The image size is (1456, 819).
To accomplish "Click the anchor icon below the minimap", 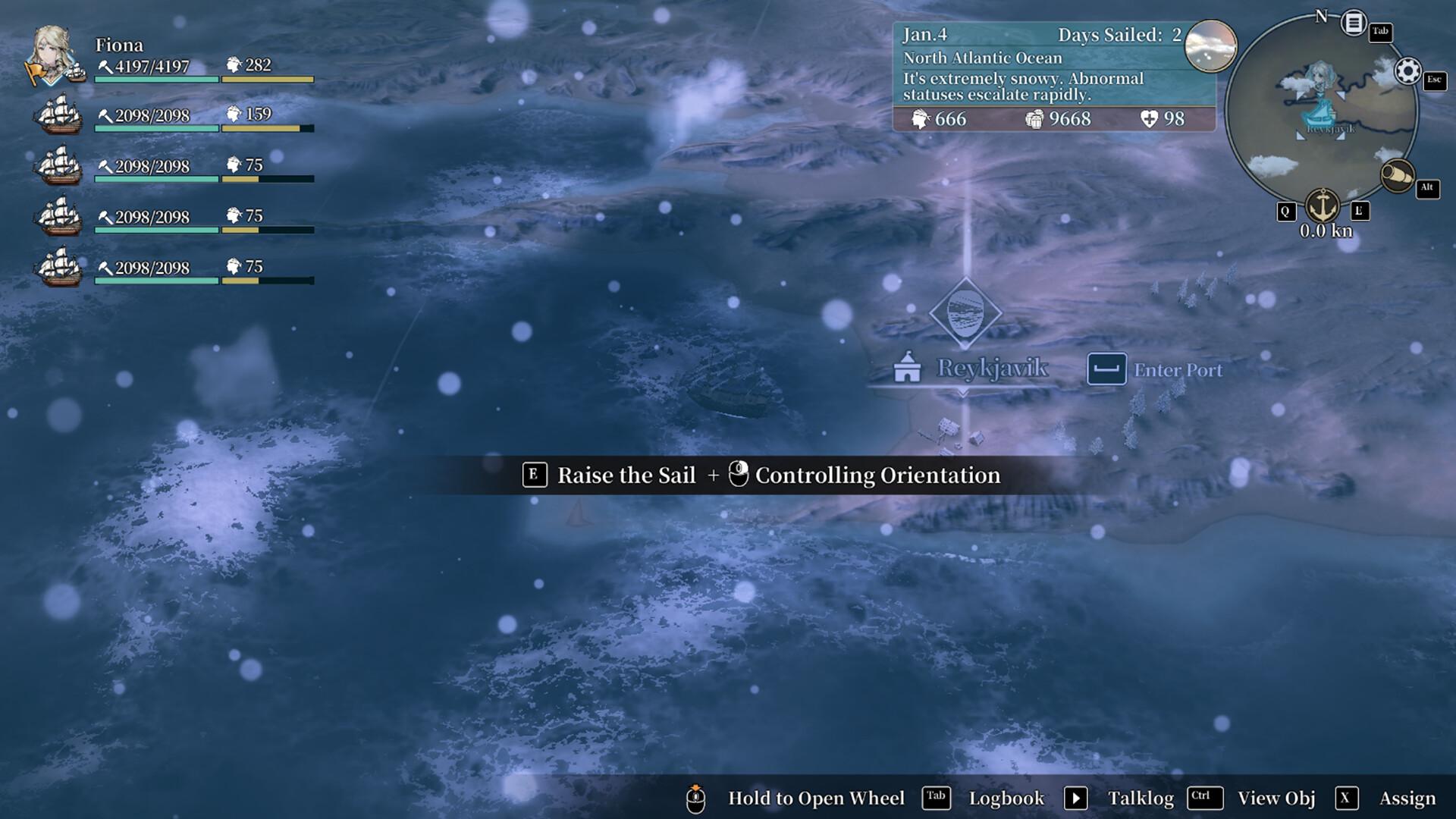I will point(1324,203).
